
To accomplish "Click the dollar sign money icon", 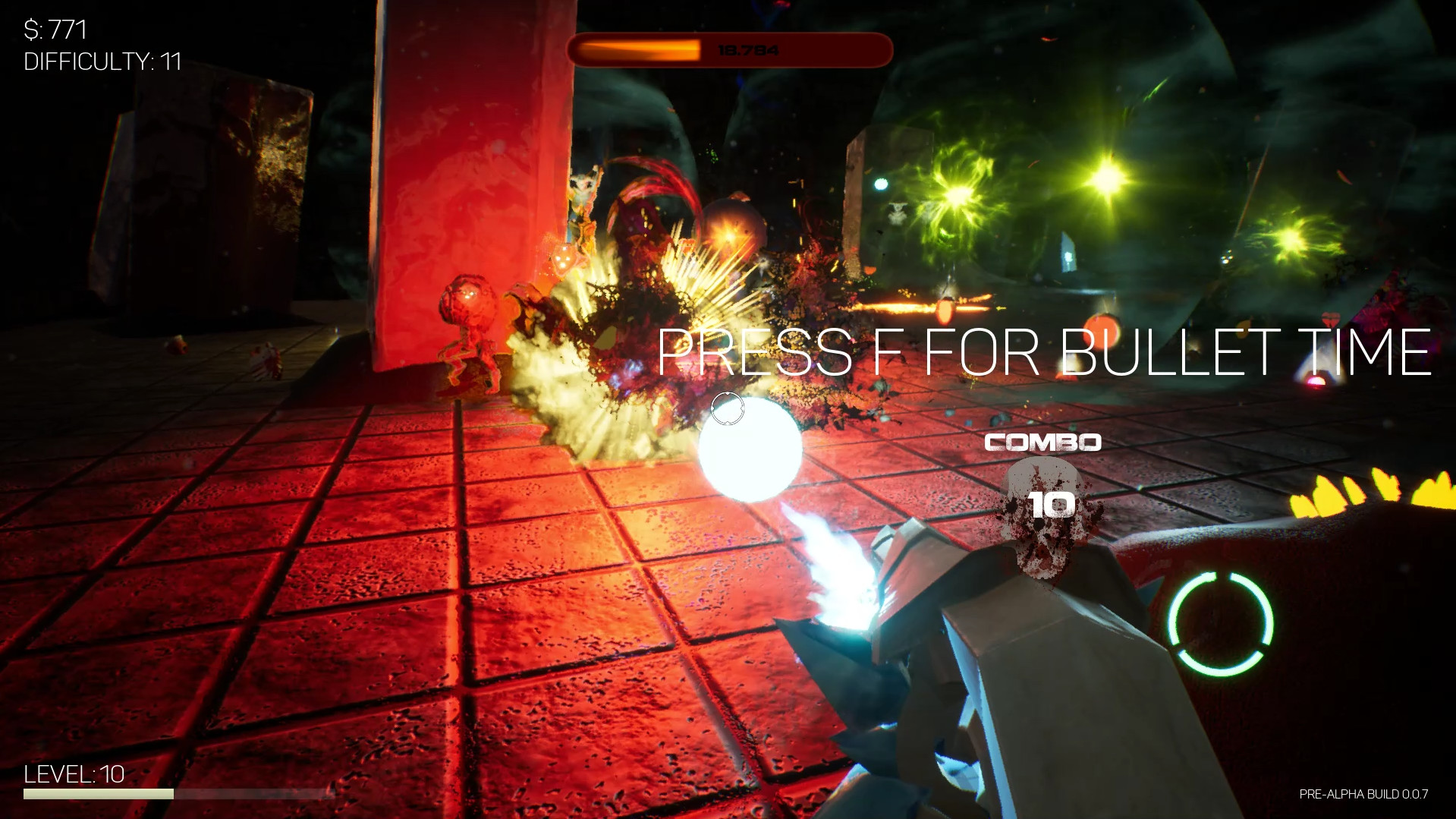I will [x=30, y=29].
